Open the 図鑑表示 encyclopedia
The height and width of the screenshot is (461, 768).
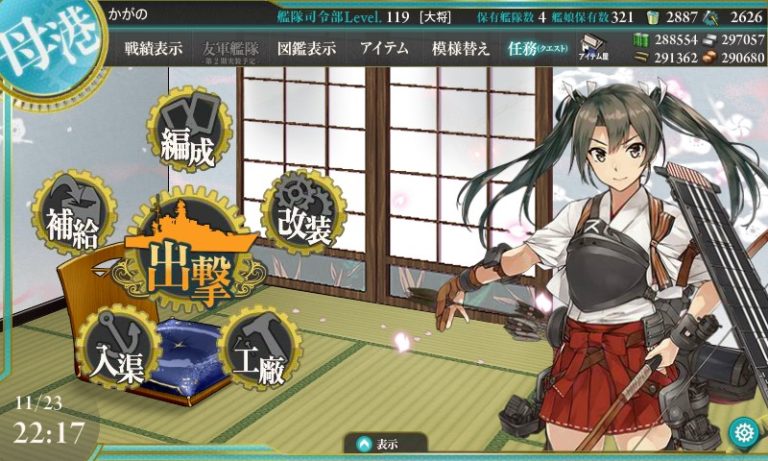(304, 49)
